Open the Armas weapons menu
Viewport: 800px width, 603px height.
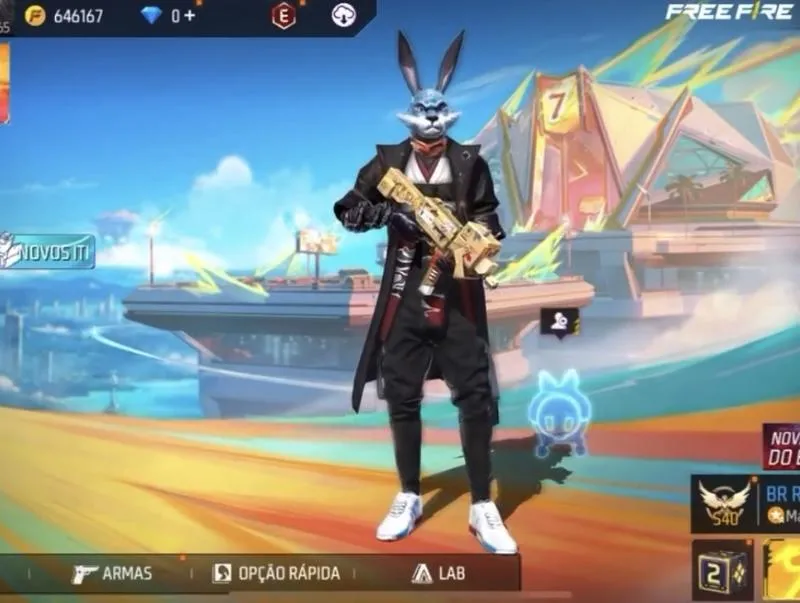pyautogui.click(x=113, y=573)
